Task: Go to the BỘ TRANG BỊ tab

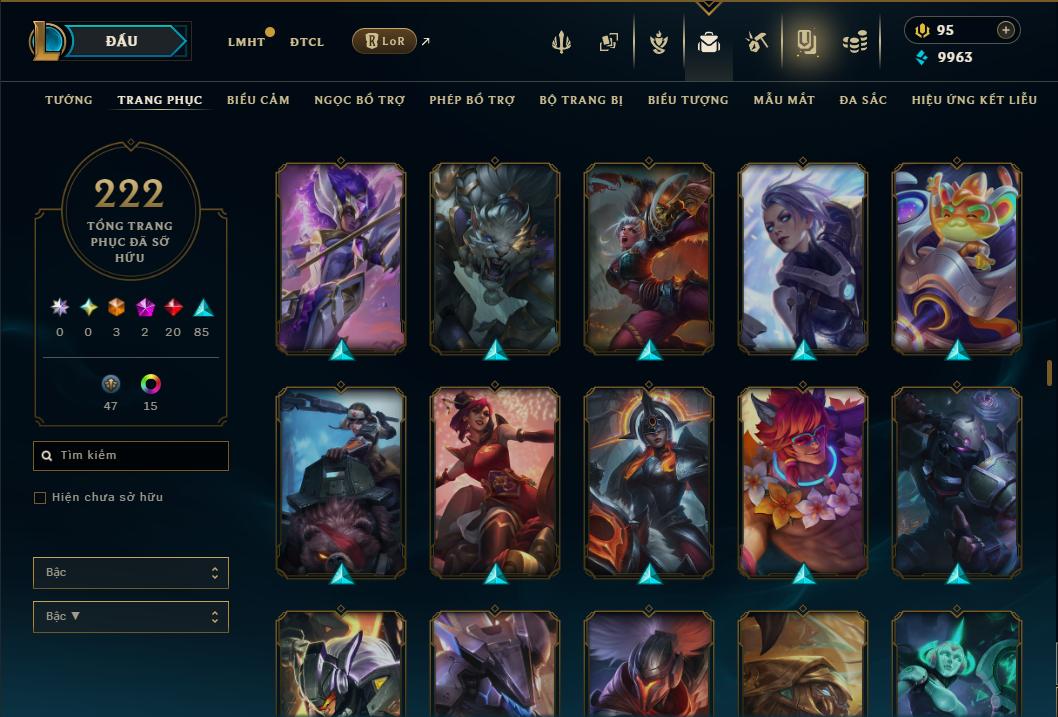Action: [581, 100]
